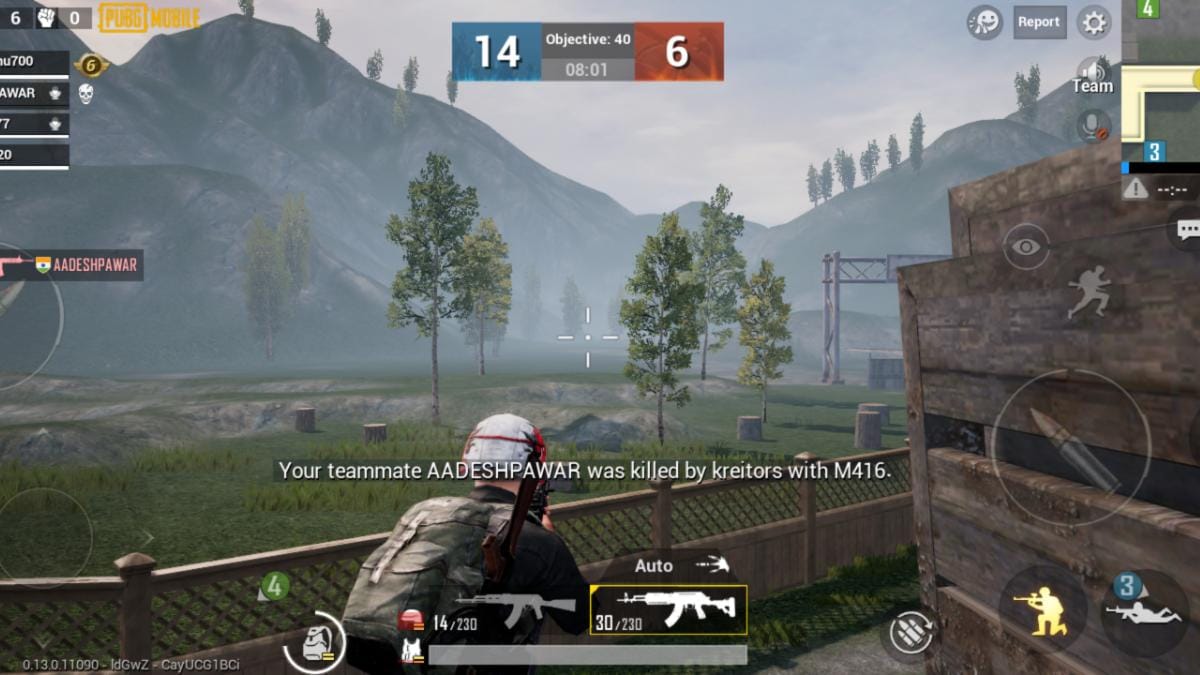Open the emote smiley menu

(x=985, y=22)
